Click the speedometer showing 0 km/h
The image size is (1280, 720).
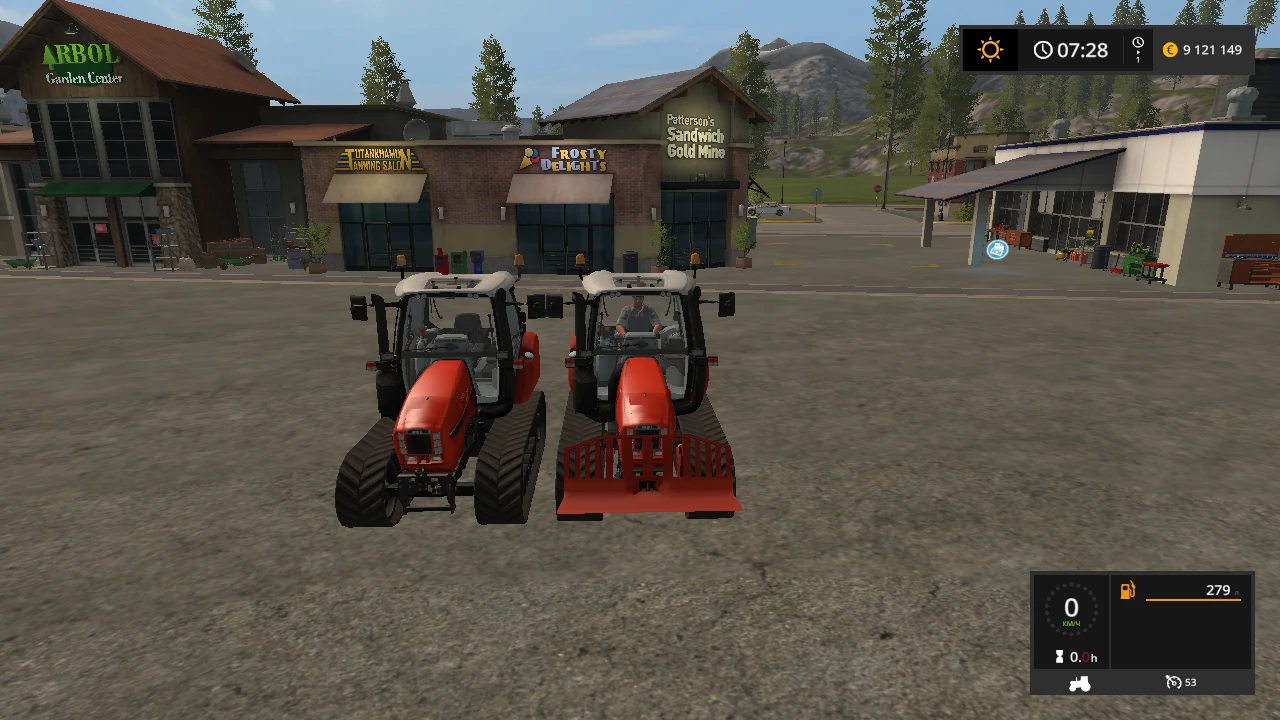[x=1071, y=610]
